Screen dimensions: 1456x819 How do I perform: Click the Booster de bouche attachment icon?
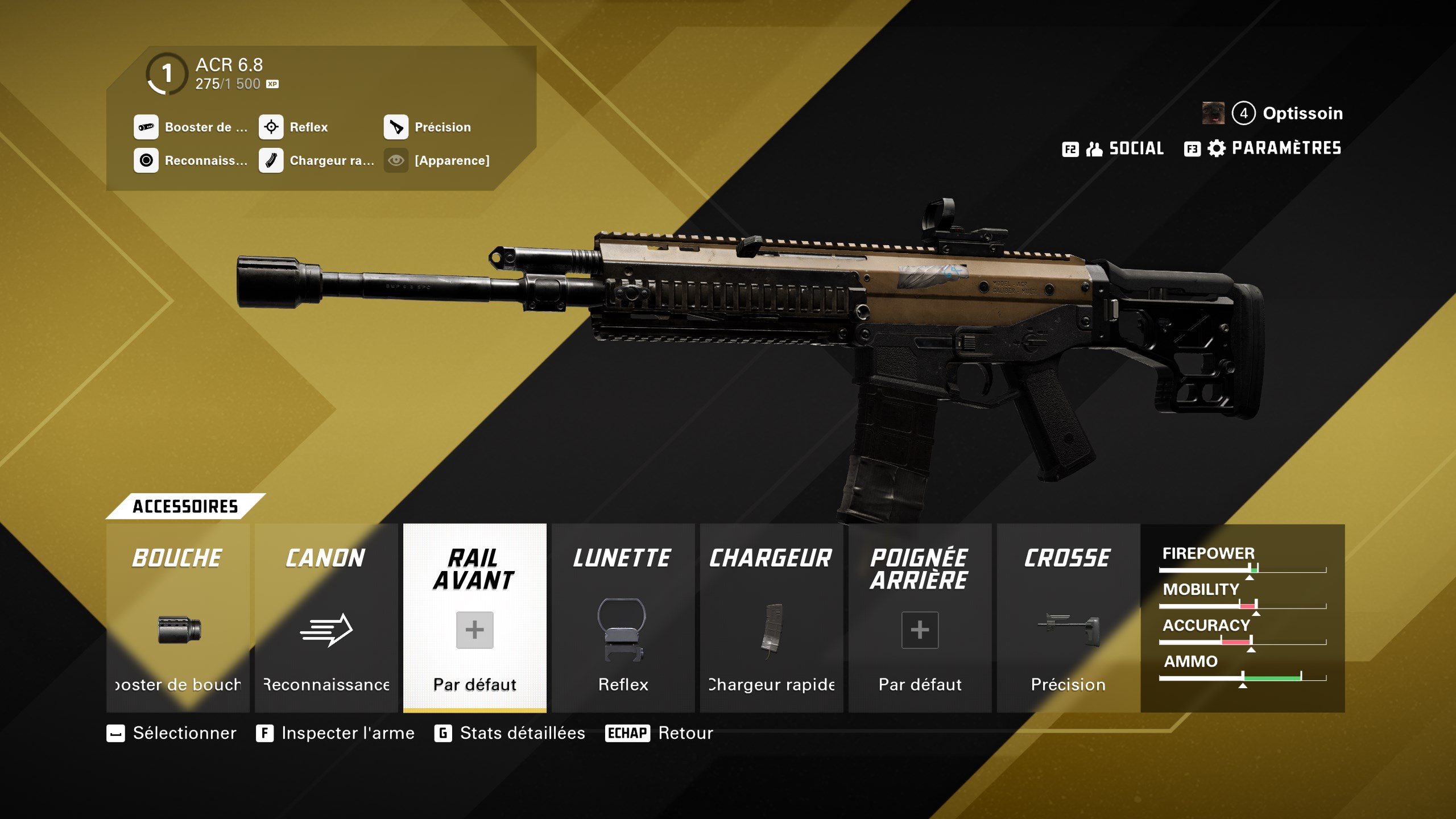(x=147, y=127)
